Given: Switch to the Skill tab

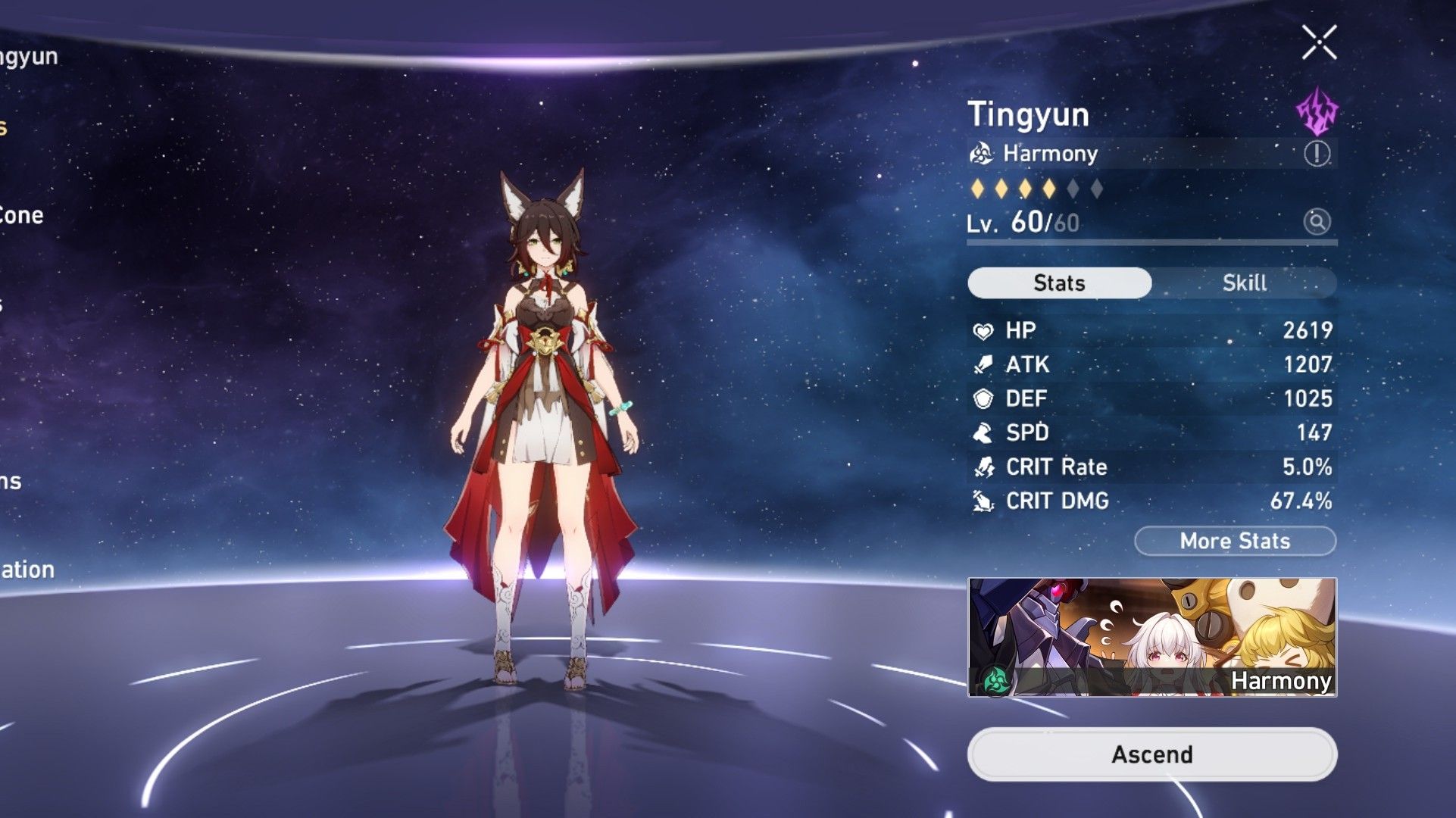Looking at the screenshot, I should pyautogui.click(x=1245, y=283).
